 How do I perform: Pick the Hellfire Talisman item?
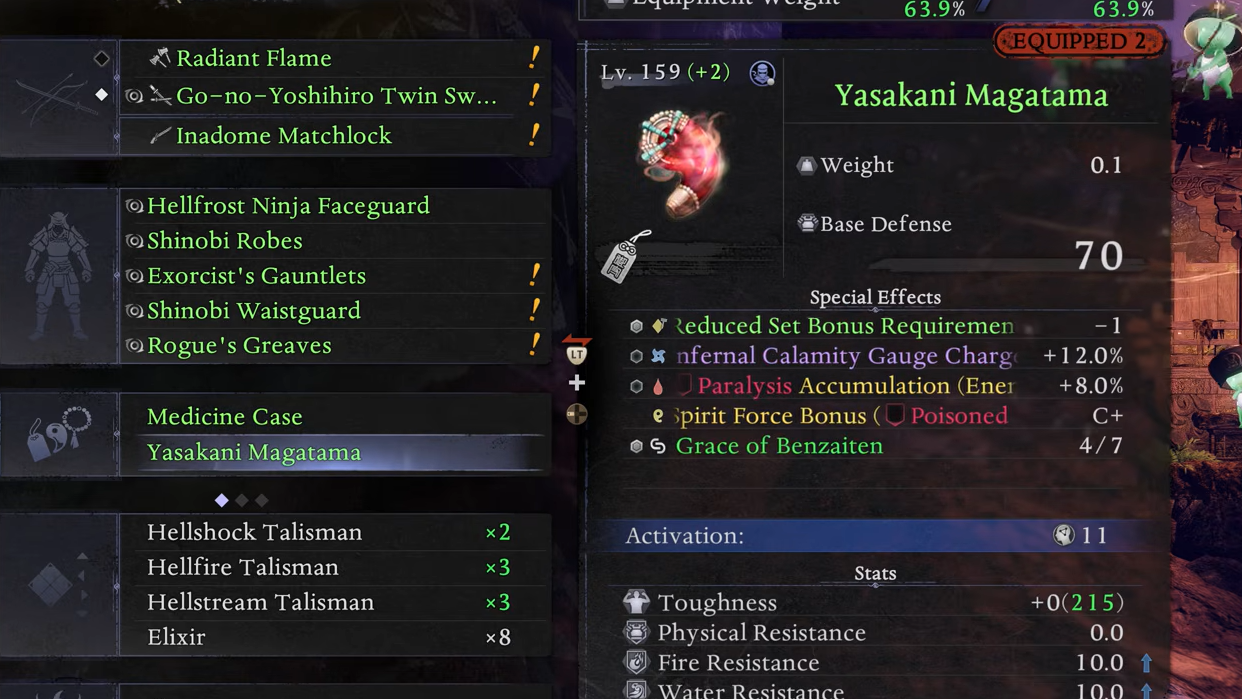tap(243, 567)
